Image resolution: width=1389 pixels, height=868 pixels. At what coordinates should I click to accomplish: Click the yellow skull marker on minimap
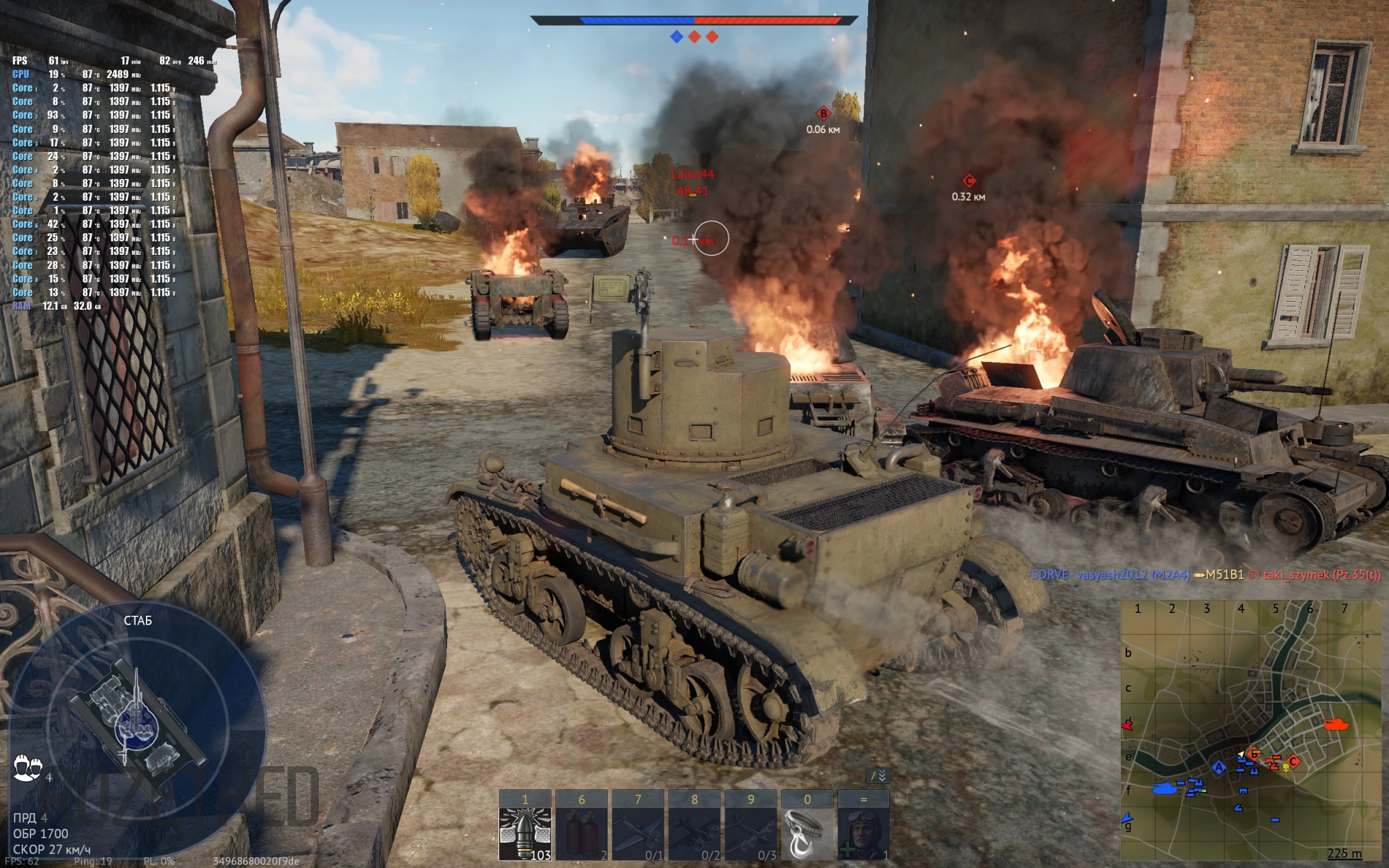coord(1285,767)
